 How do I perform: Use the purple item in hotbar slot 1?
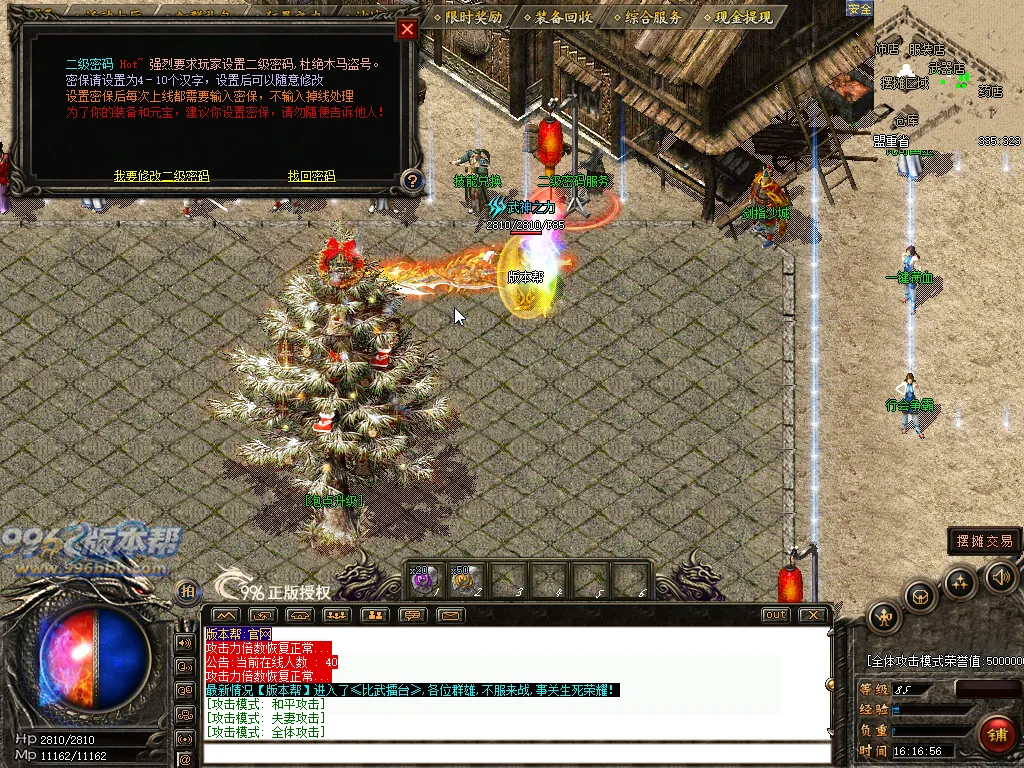tap(424, 579)
